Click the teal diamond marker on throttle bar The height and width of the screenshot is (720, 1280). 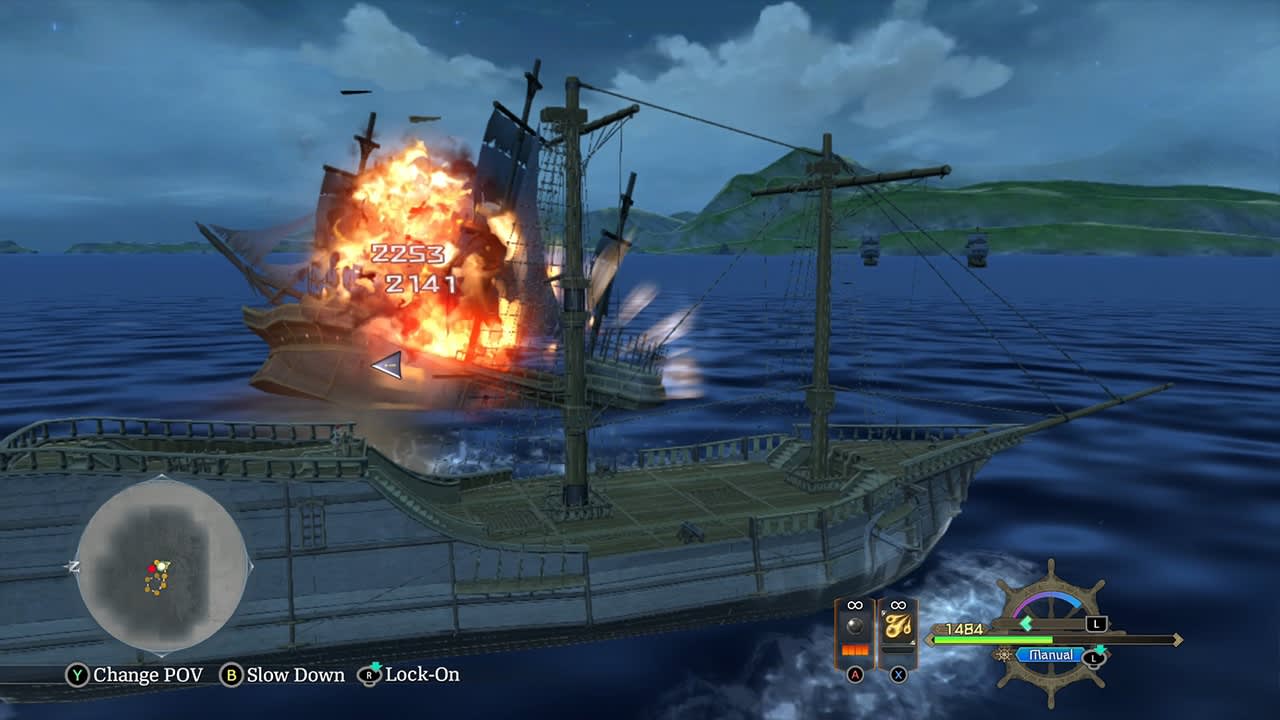1026,621
